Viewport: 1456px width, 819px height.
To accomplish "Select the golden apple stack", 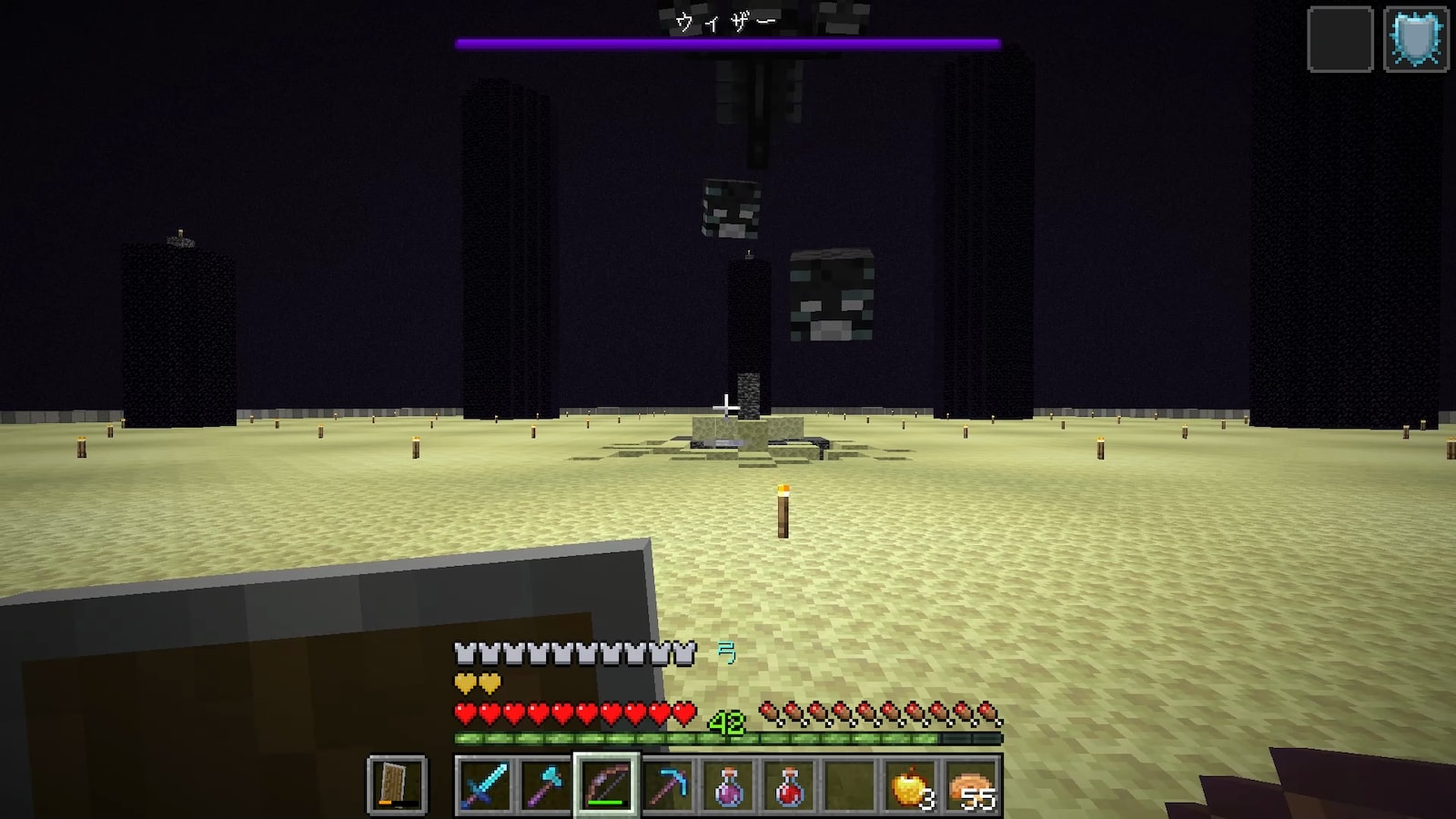I will 911,784.
